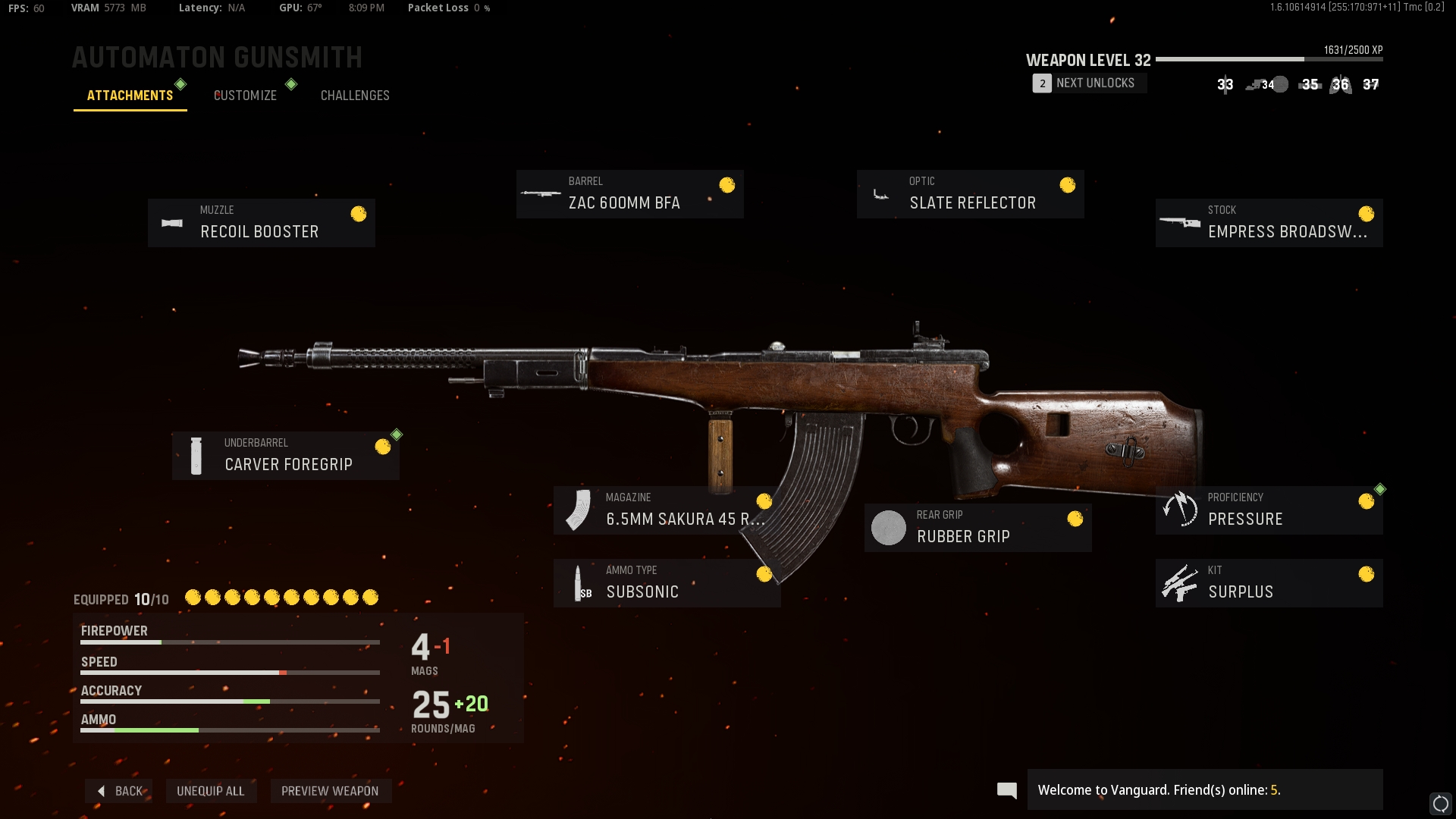Choose the Empress Broadsword stock slot
The height and width of the screenshot is (819, 1456).
(1269, 223)
